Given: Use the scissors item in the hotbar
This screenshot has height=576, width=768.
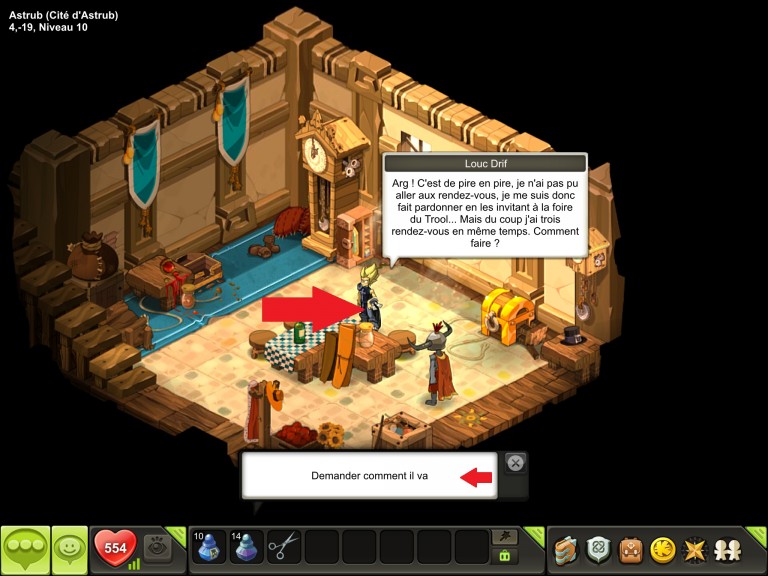Looking at the screenshot, I should 284,547.
